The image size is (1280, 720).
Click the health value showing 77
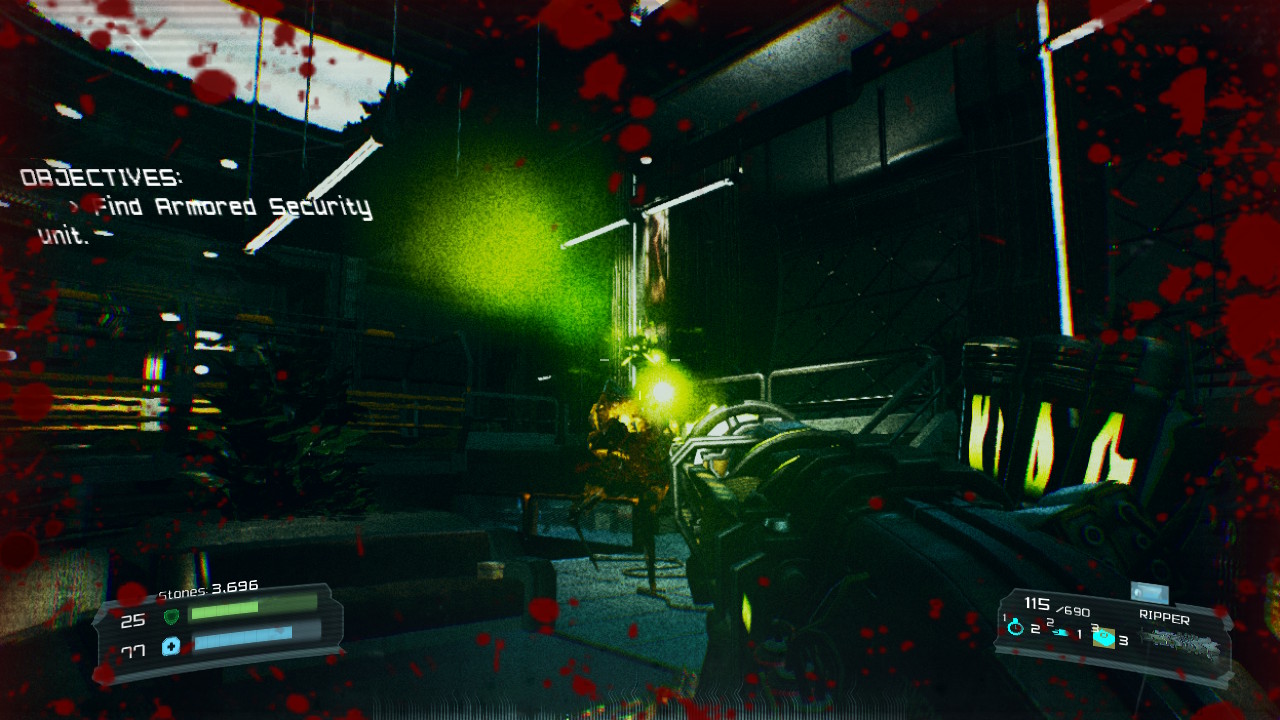point(134,650)
